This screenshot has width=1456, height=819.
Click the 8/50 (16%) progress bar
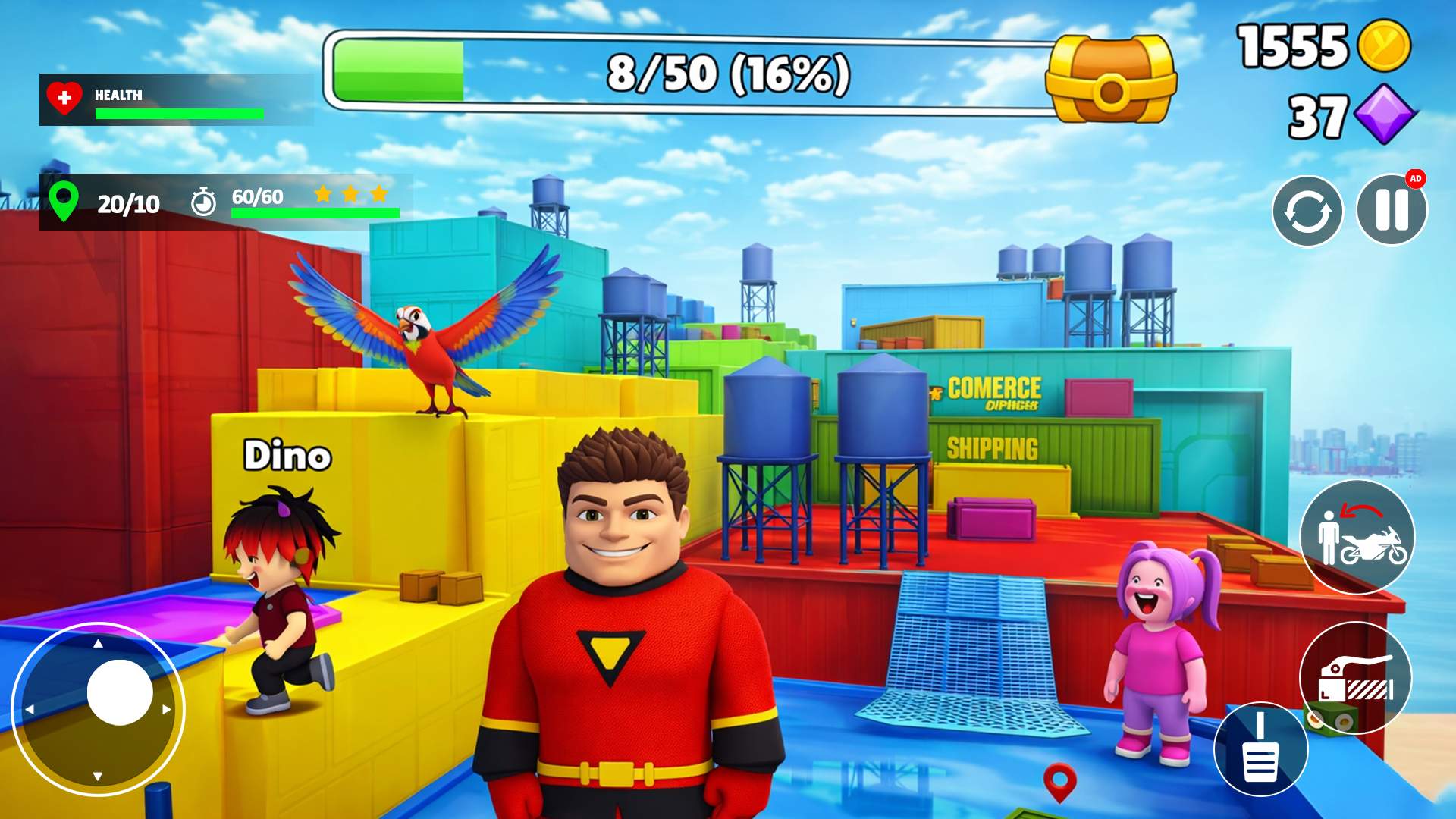(x=728, y=71)
